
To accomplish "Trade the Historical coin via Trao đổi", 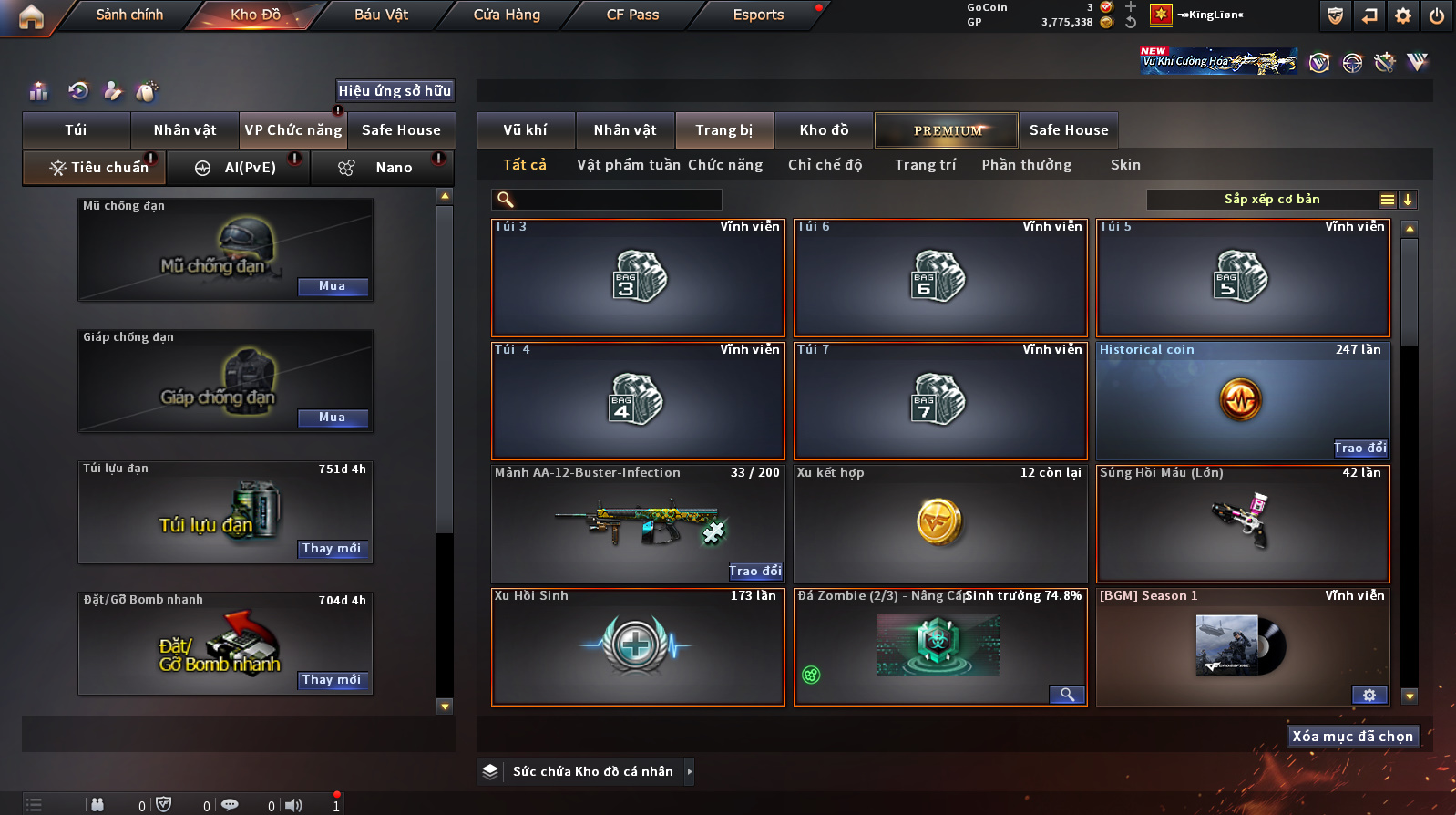I will tap(1359, 448).
